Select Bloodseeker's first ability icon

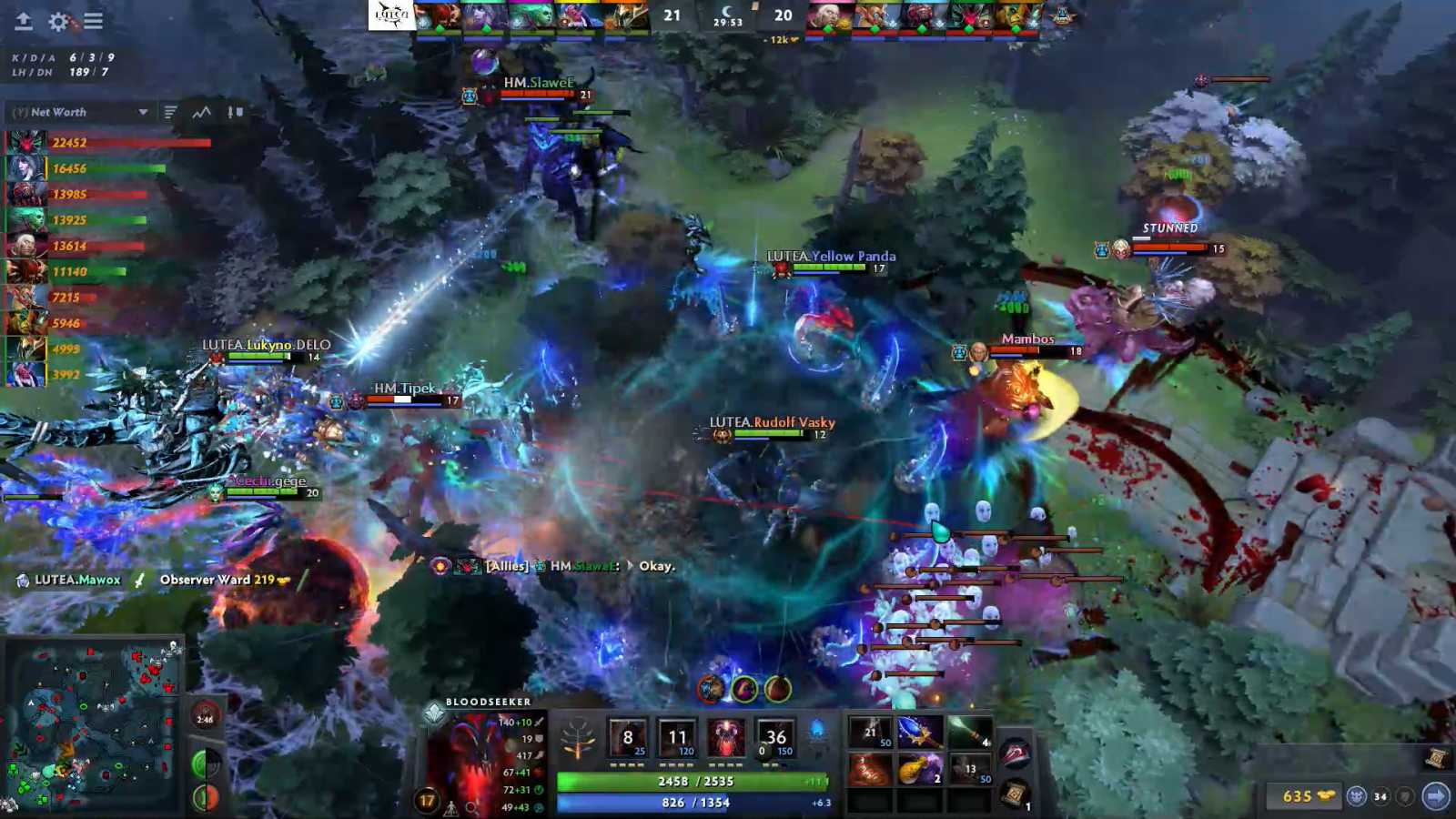click(x=629, y=739)
